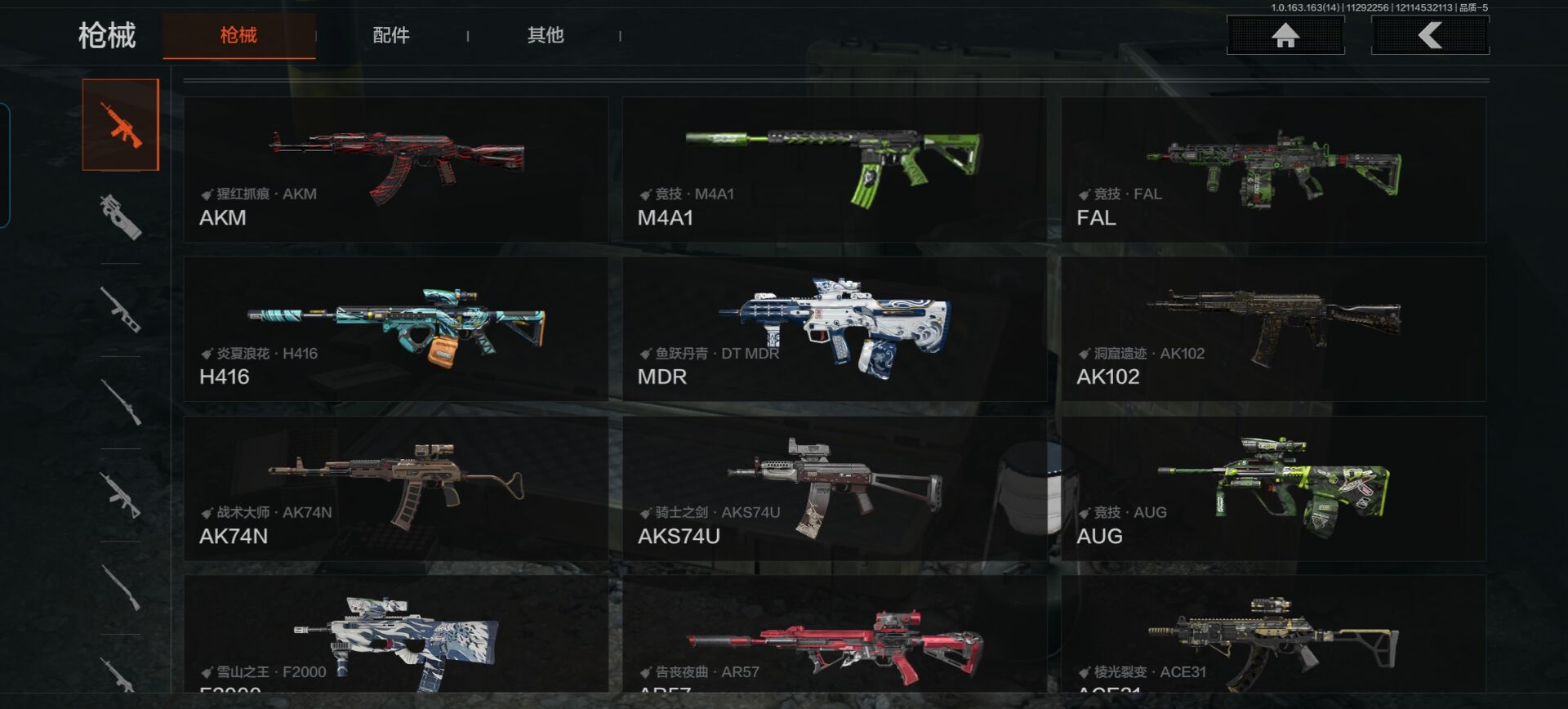Go to the home screen

coord(1285,35)
